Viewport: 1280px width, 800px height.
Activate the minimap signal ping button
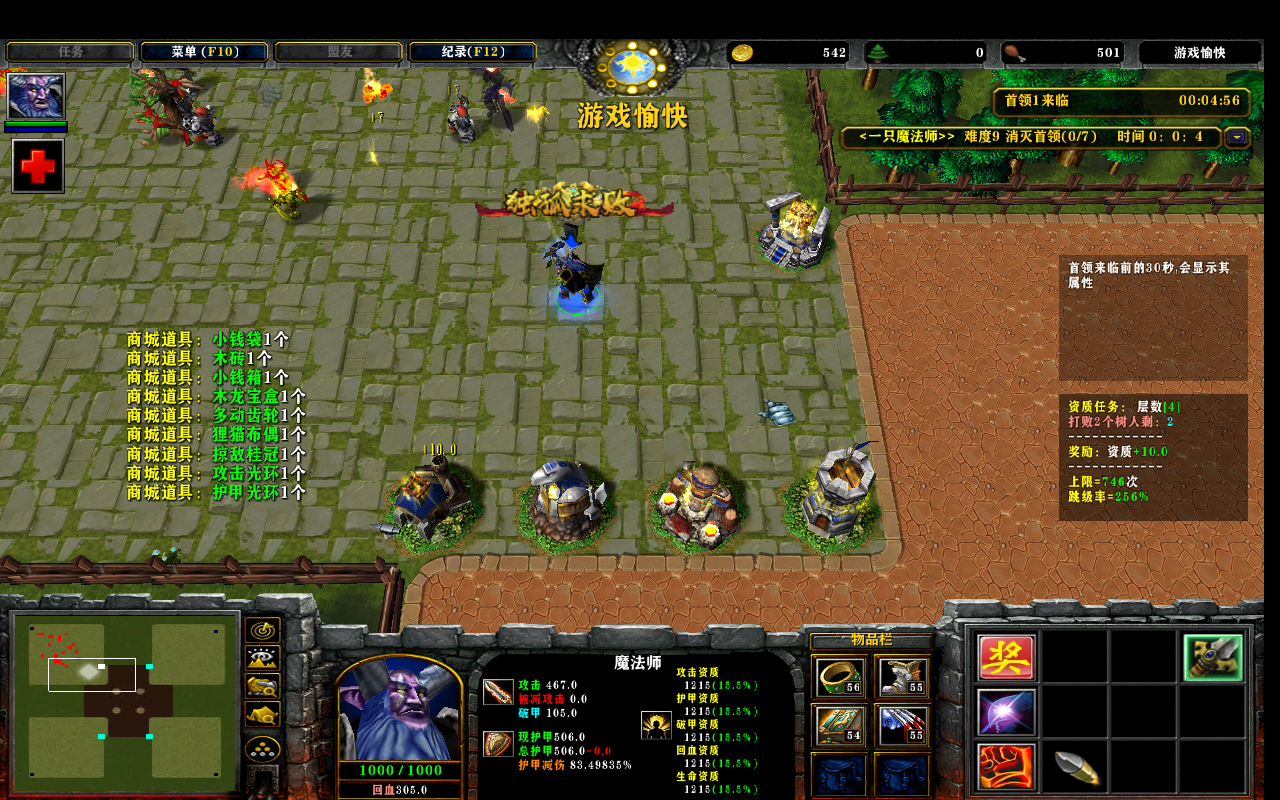262,631
